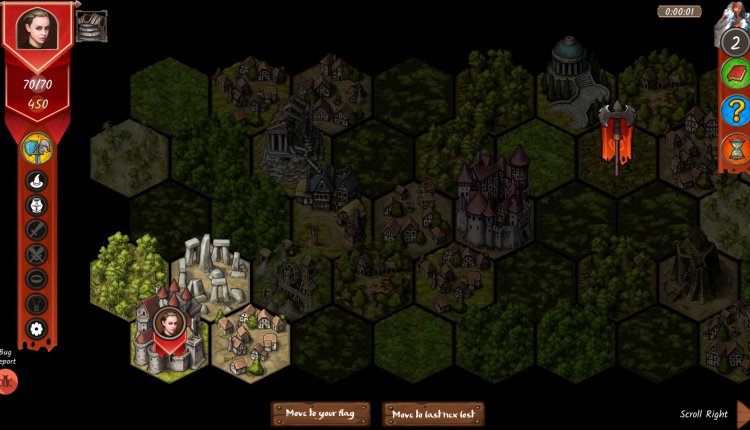750x430 pixels.
Task: Choose the wizard hat icon
Action: [37, 182]
